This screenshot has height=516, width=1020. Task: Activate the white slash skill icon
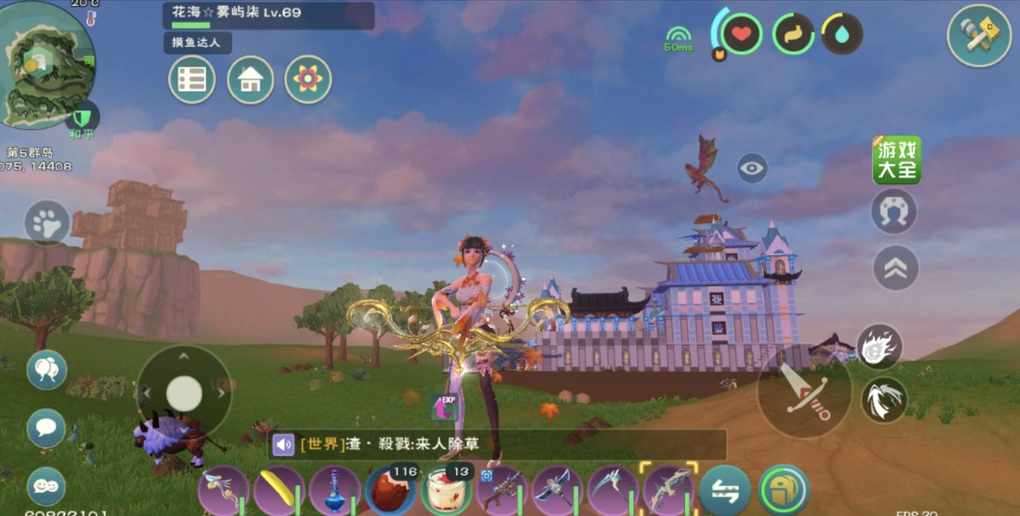(884, 399)
